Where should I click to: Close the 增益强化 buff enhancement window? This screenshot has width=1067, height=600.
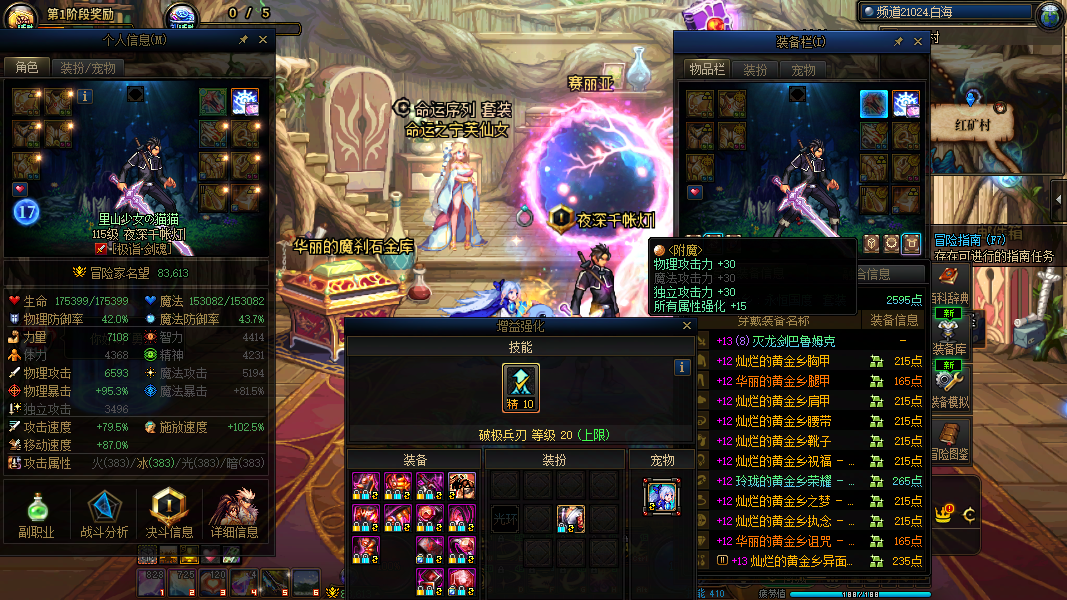tap(686, 326)
